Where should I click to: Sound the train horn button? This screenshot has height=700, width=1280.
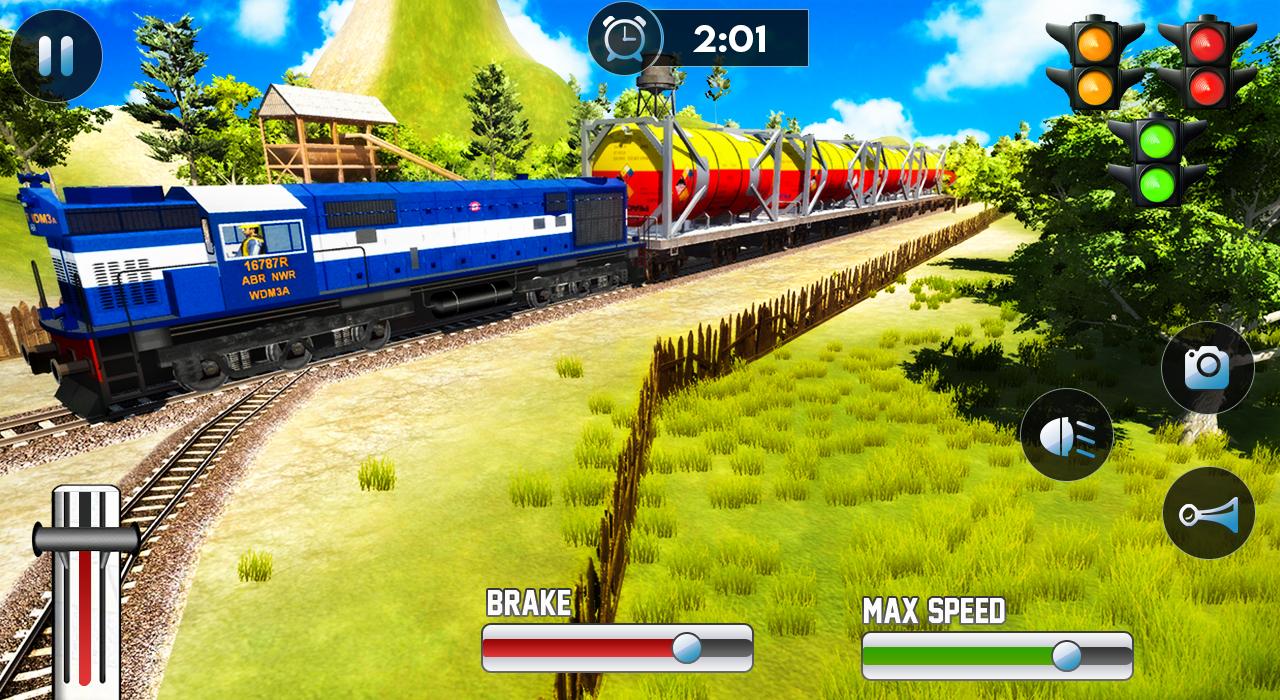pos(1208,513)
